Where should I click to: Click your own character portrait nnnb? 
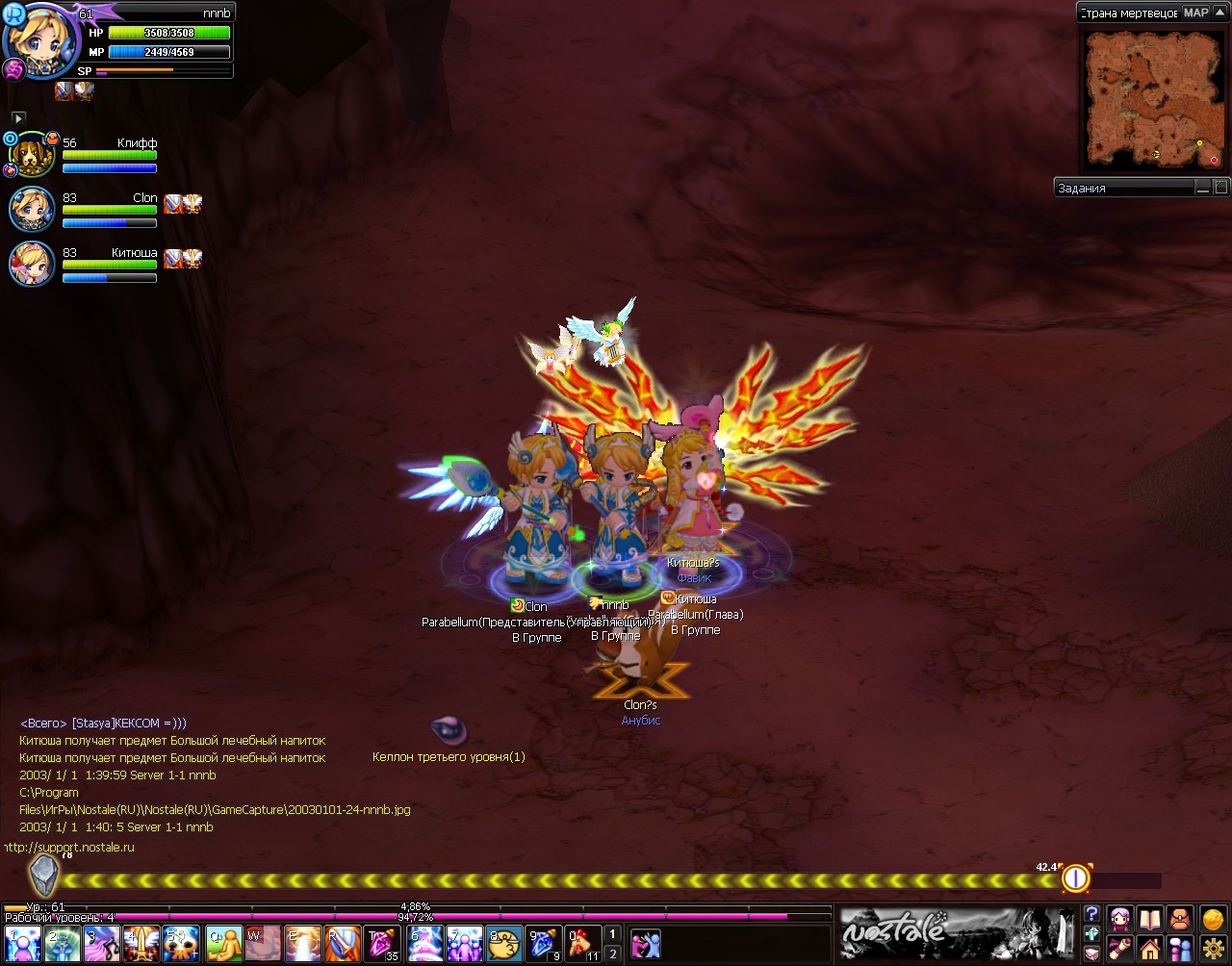pos(38,37)
